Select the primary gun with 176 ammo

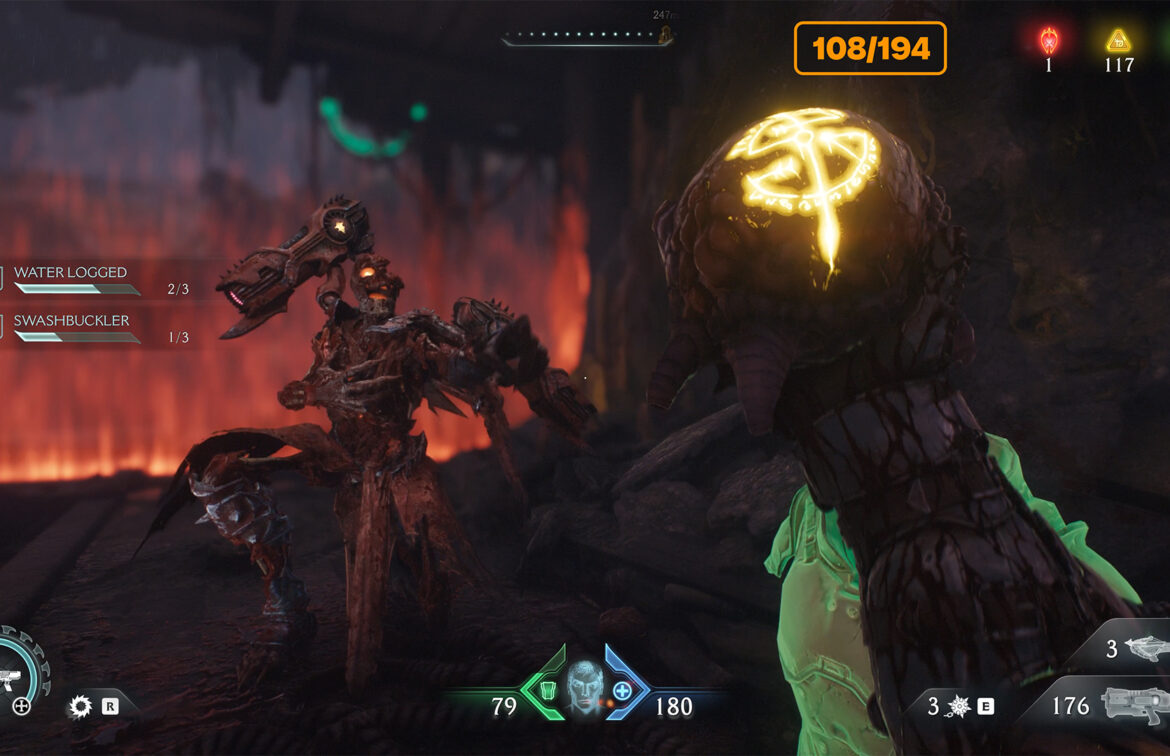click(1134, 704)
